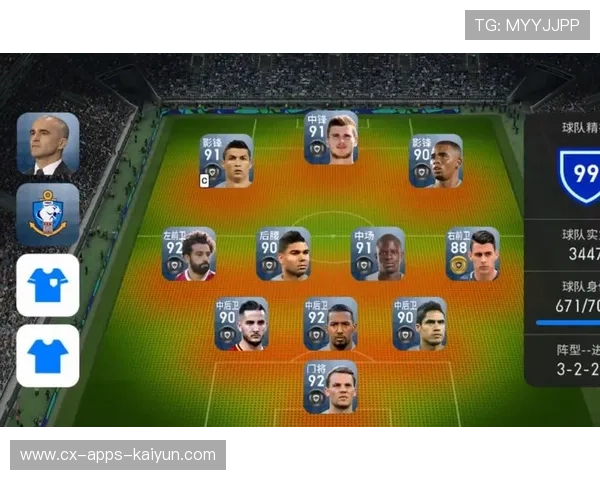Select the captain 影锋 91 player card

click(x=226, y=162)
